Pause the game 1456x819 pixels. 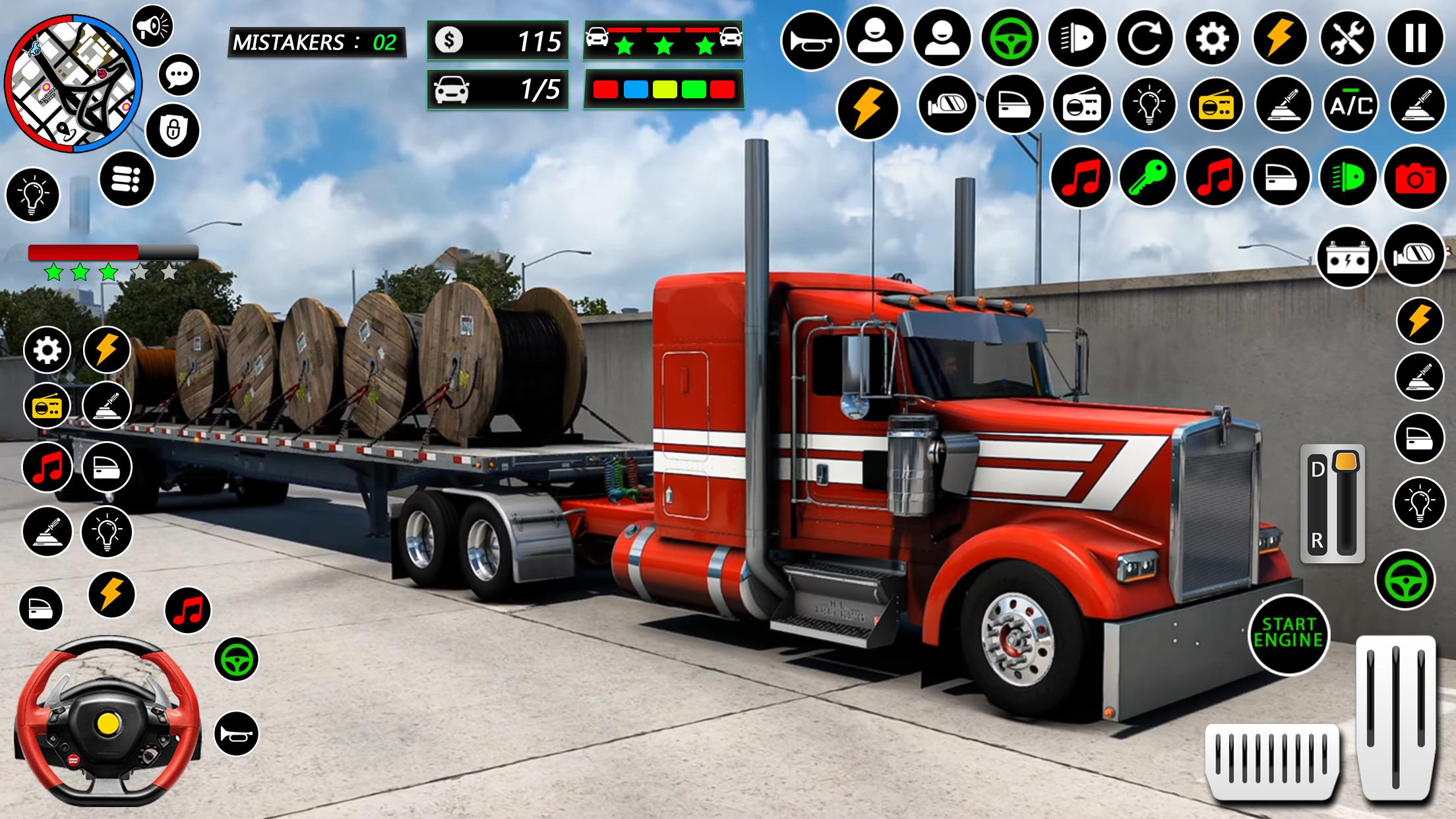point(1415,39)
